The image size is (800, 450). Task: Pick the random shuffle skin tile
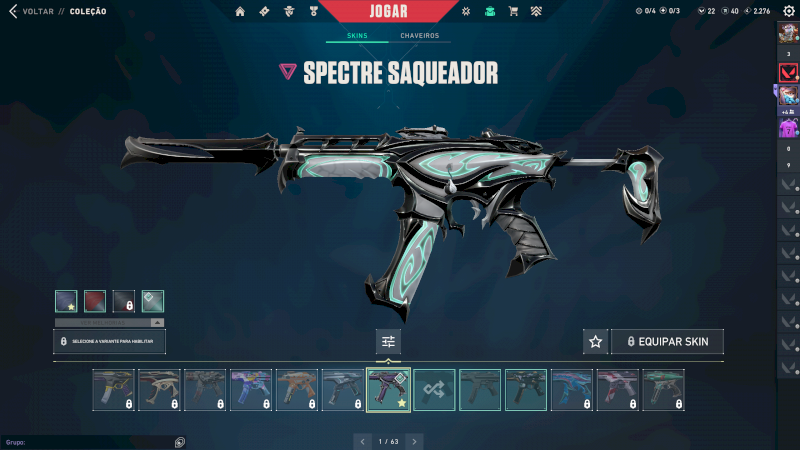click(x=434, y=390)
